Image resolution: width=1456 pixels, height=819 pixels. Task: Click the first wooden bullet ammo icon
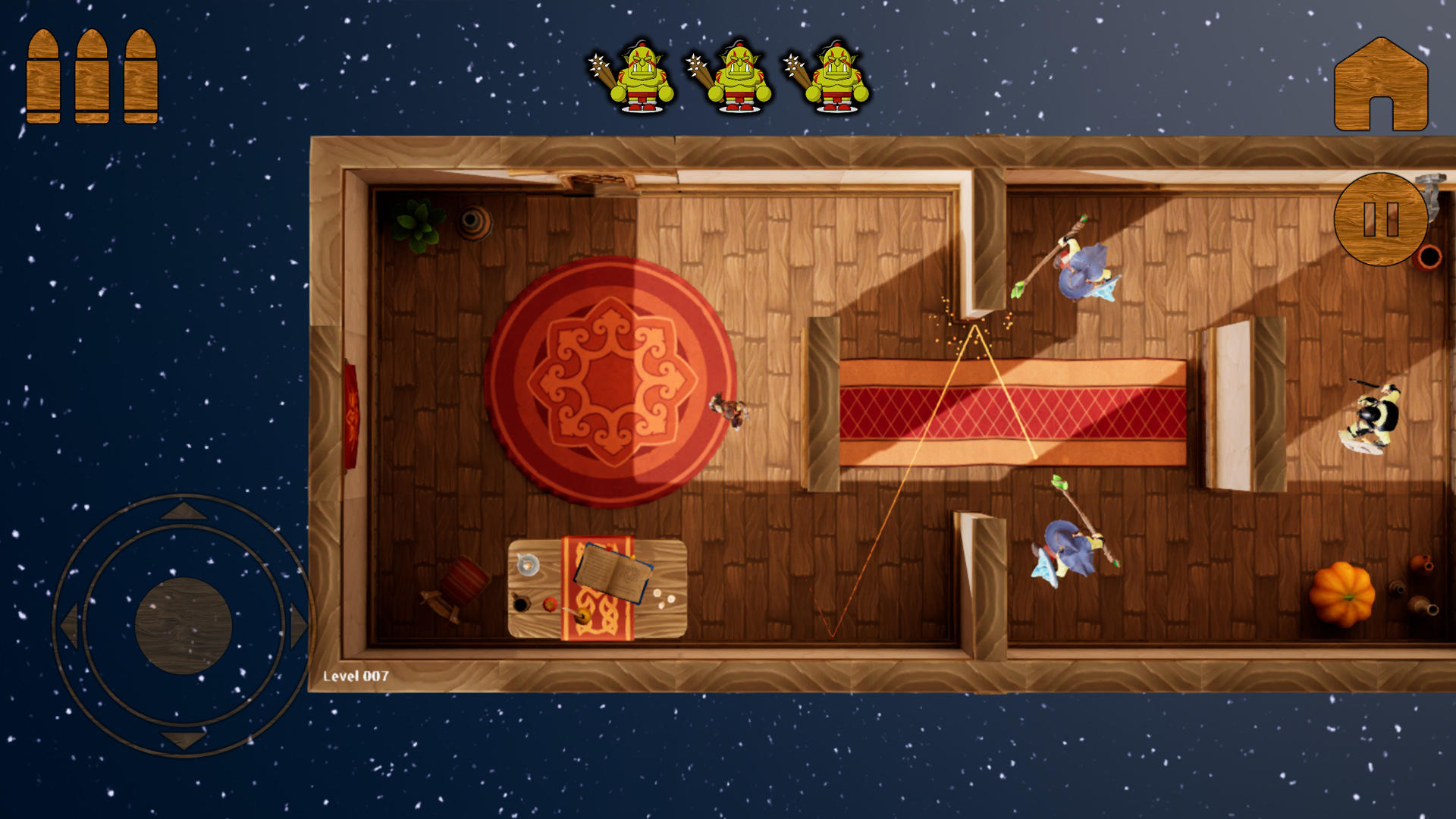[x=45, y=74]
